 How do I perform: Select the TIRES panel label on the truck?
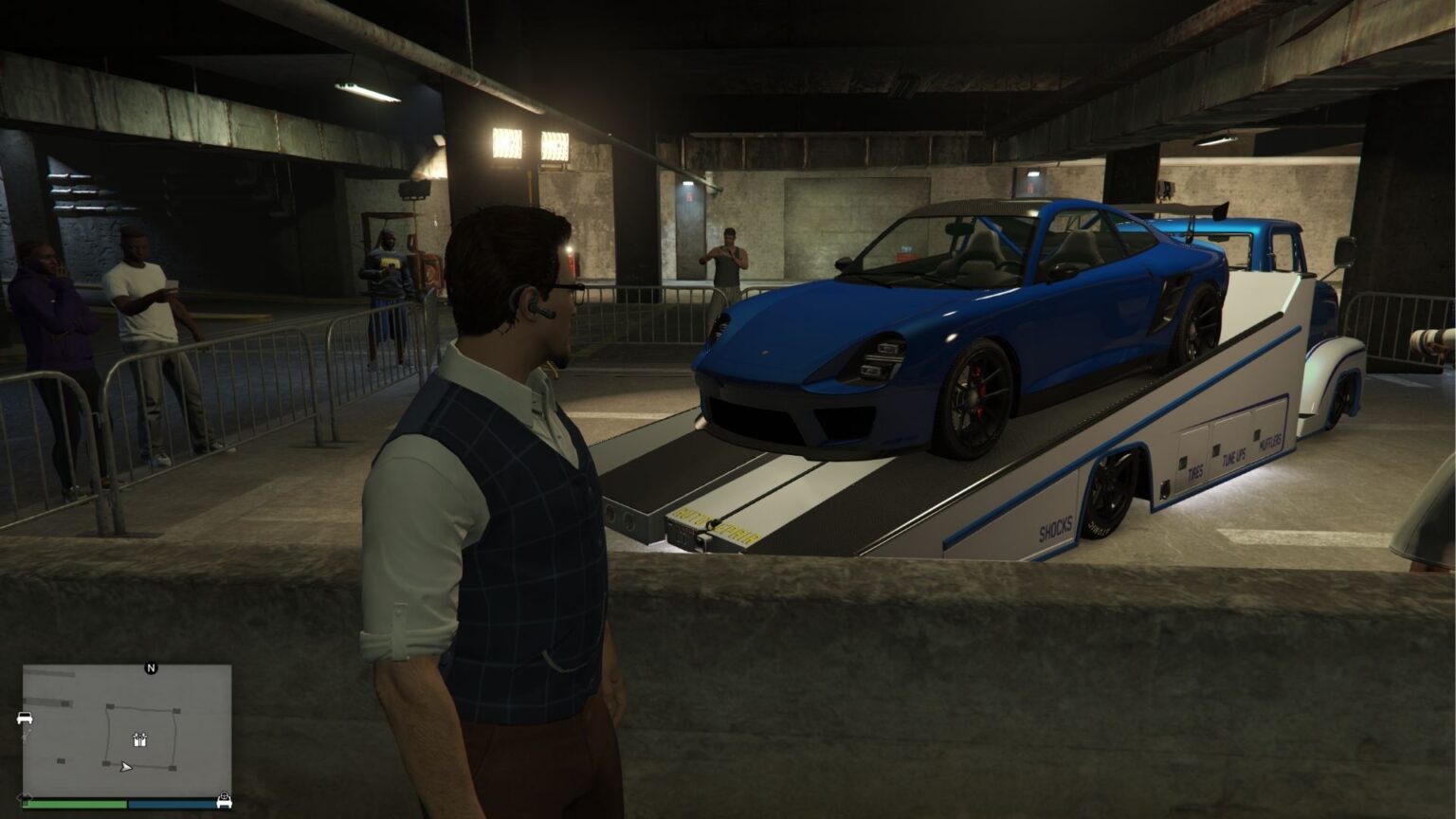pos(1195,469)
